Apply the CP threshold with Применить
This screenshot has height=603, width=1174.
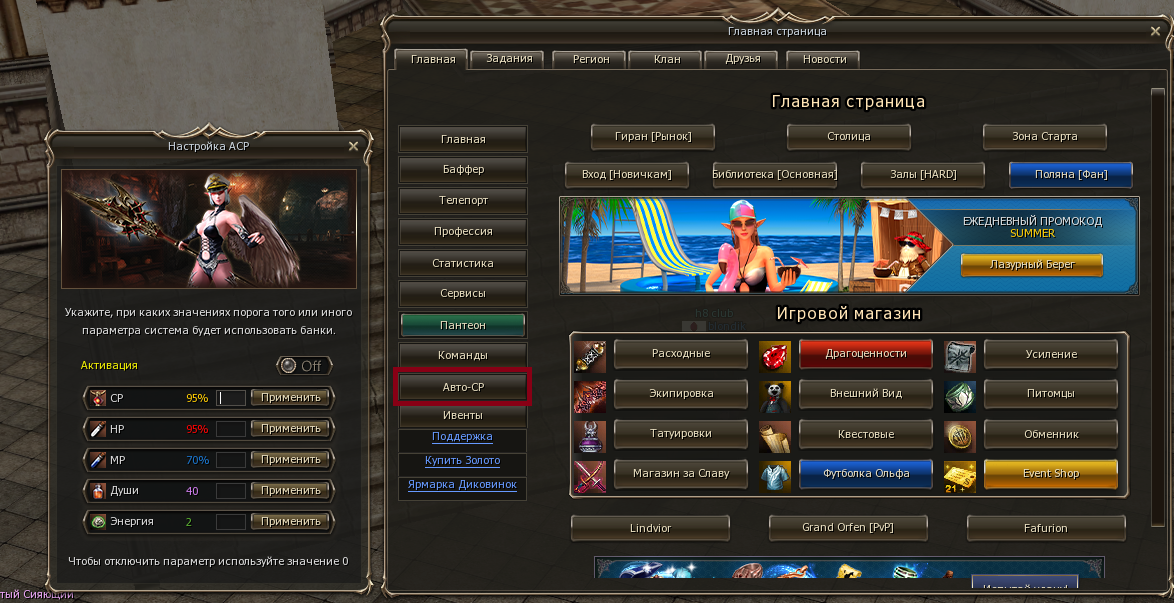pyautogui.click(x=290, y=398)
